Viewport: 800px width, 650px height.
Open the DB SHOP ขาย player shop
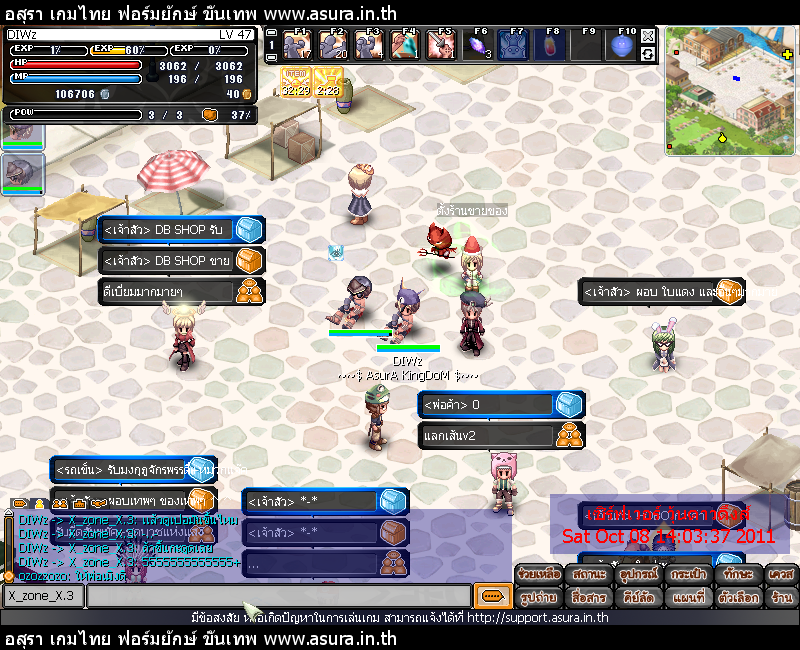coord(180,261)
